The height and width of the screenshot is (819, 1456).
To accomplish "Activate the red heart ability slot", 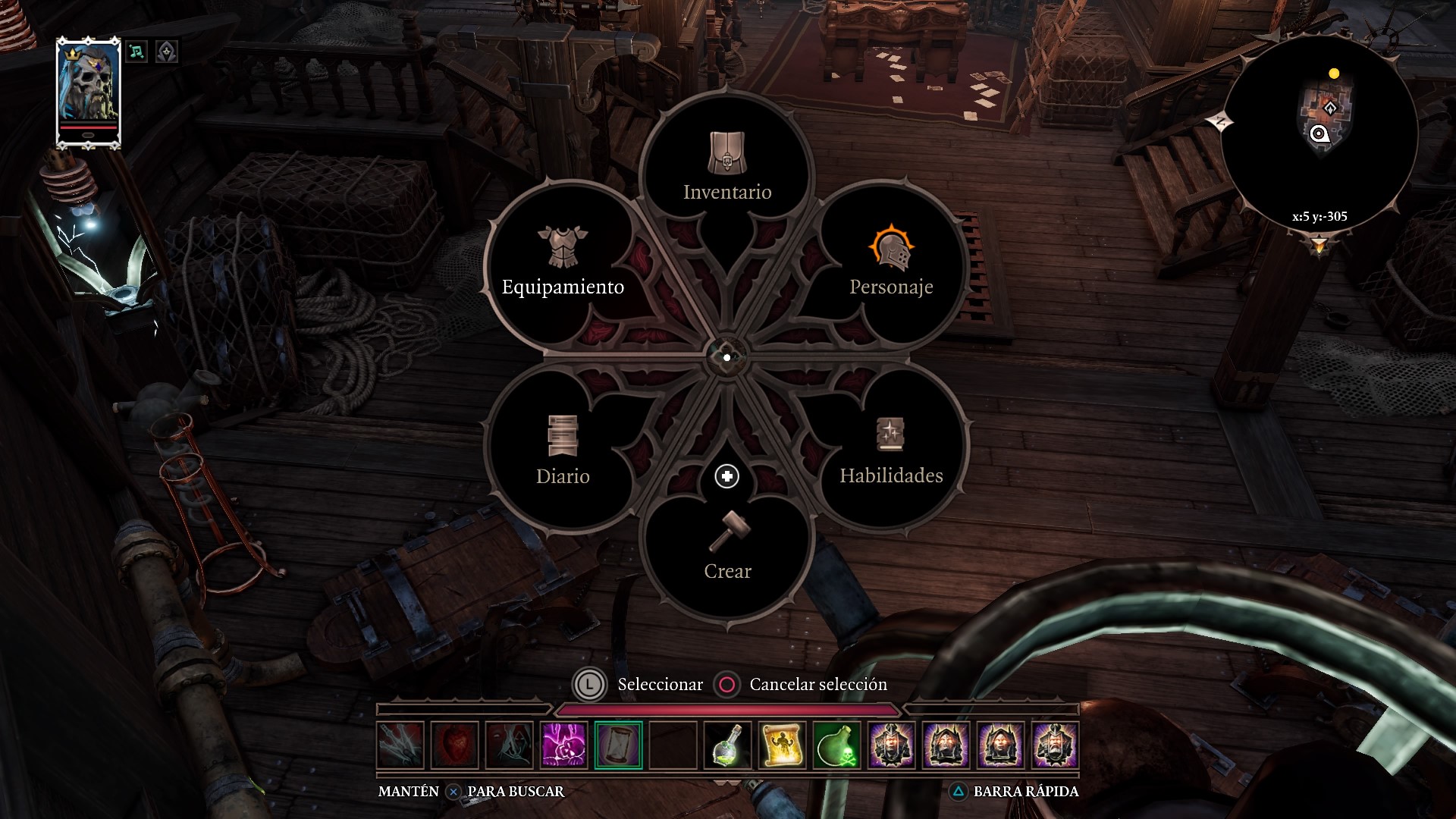I will click(455, 745).
